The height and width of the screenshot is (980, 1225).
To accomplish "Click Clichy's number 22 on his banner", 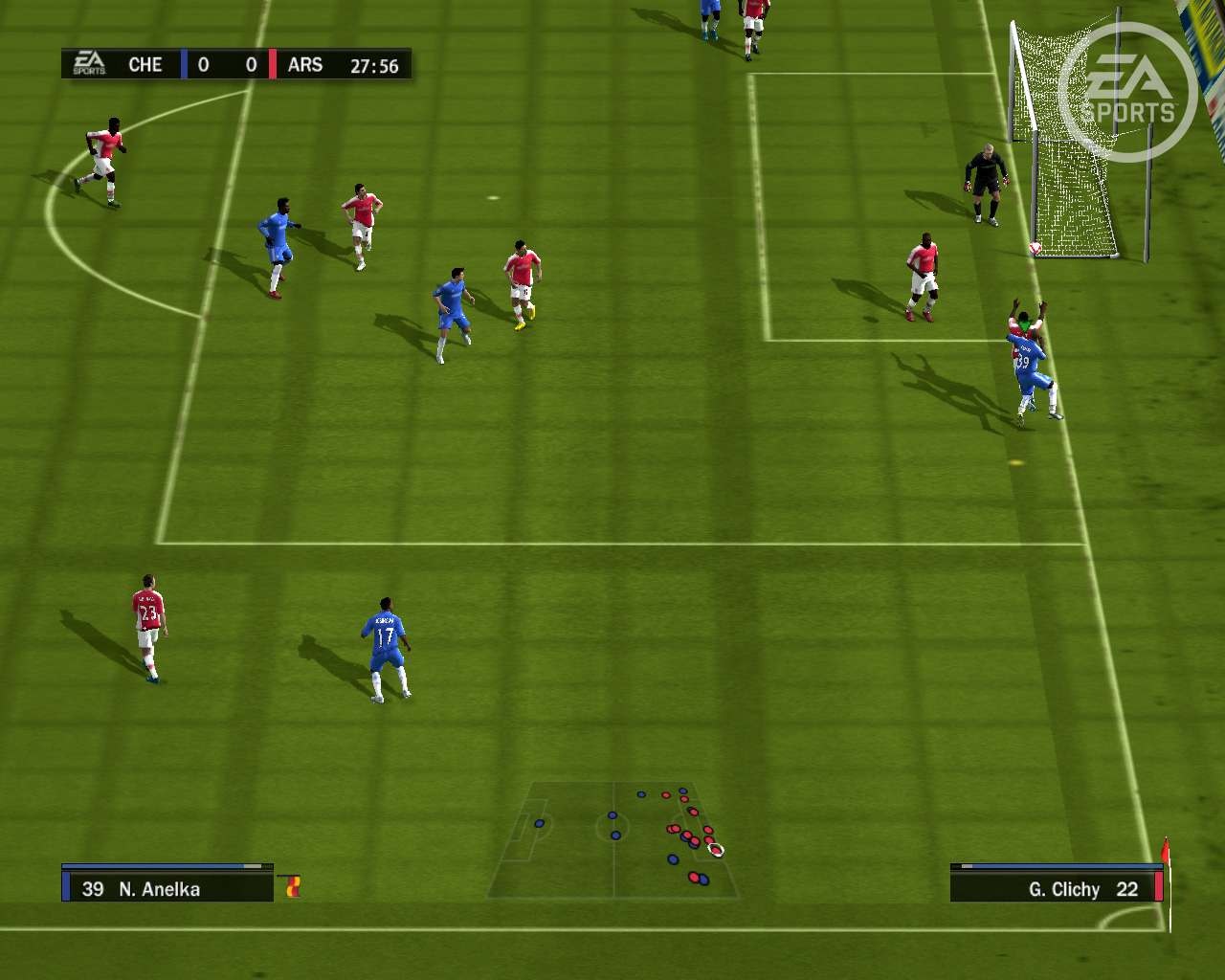I will [1127, 889].
